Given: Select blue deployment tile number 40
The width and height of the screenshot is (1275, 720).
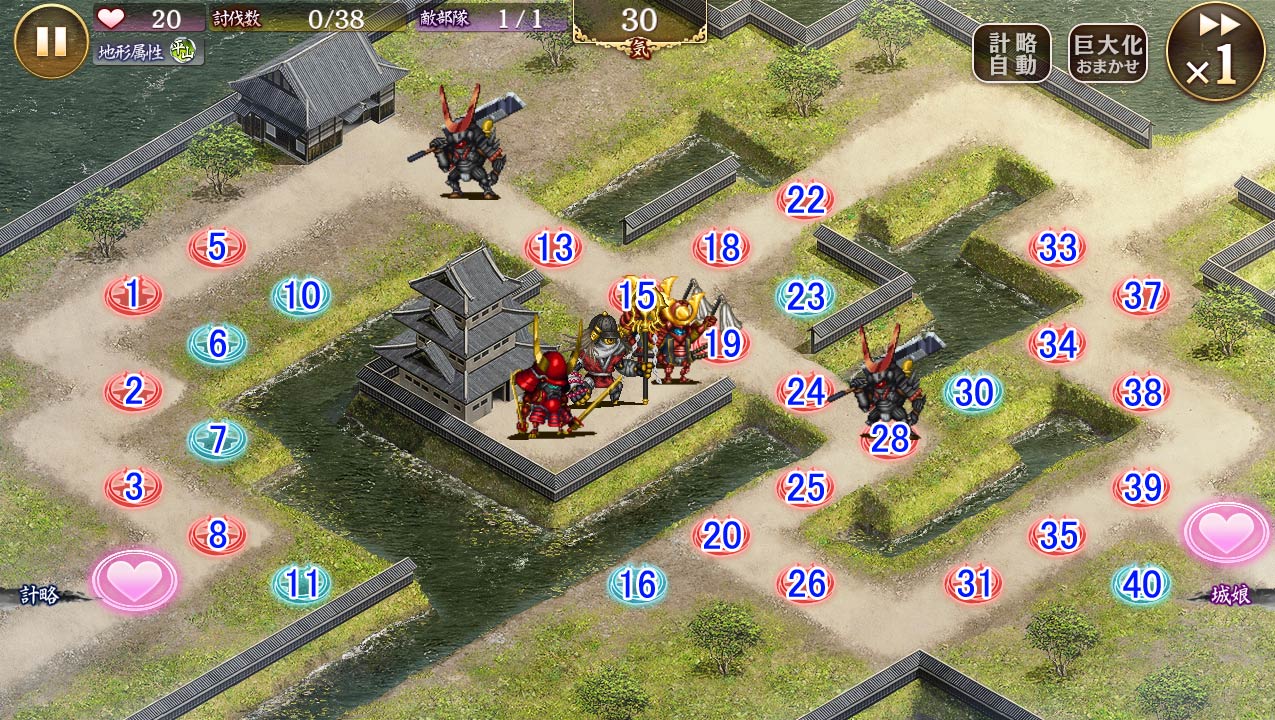Looking at the screenshot, I should click(1141, 584).
